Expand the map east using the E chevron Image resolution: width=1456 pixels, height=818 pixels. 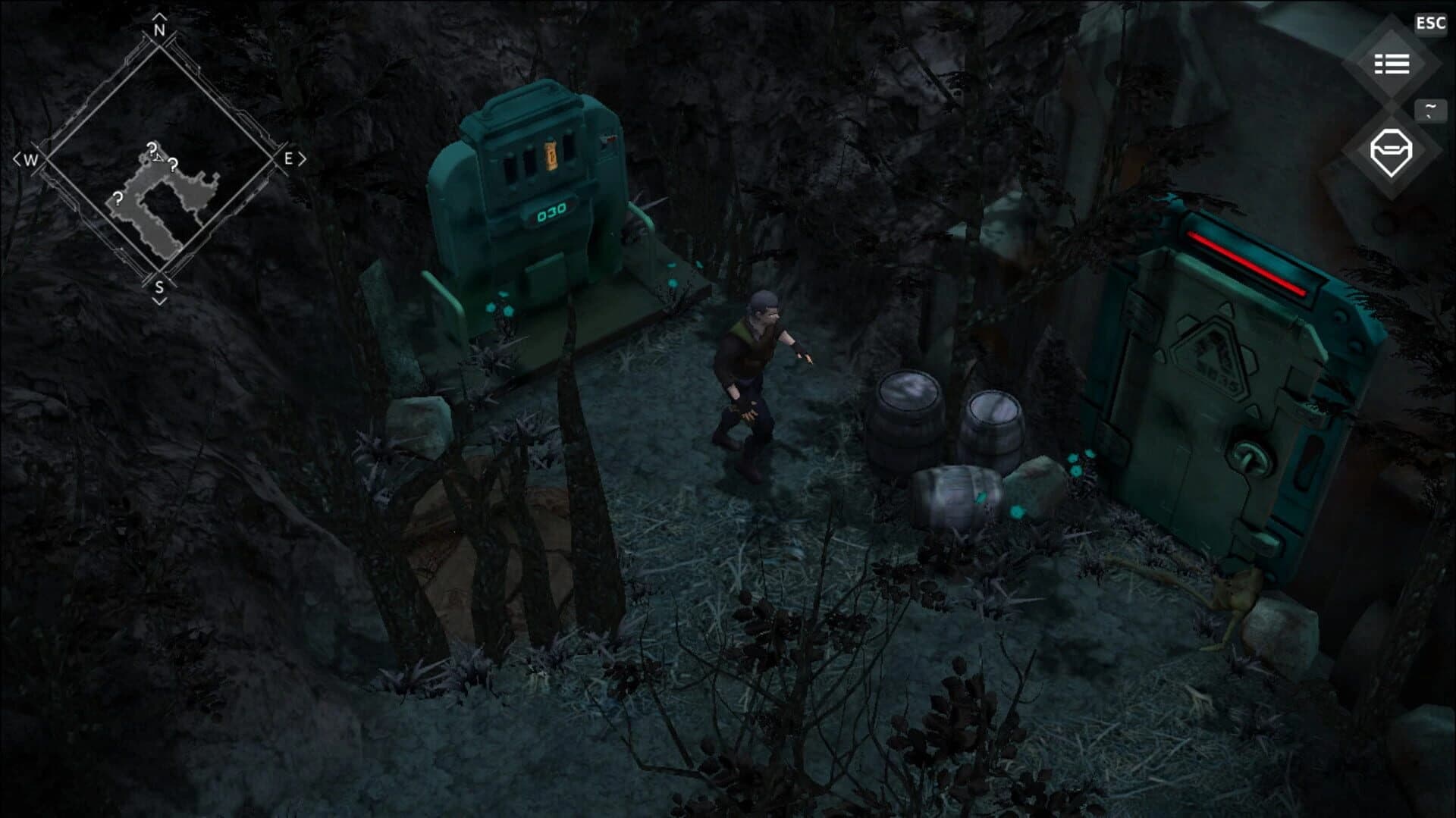301,158
